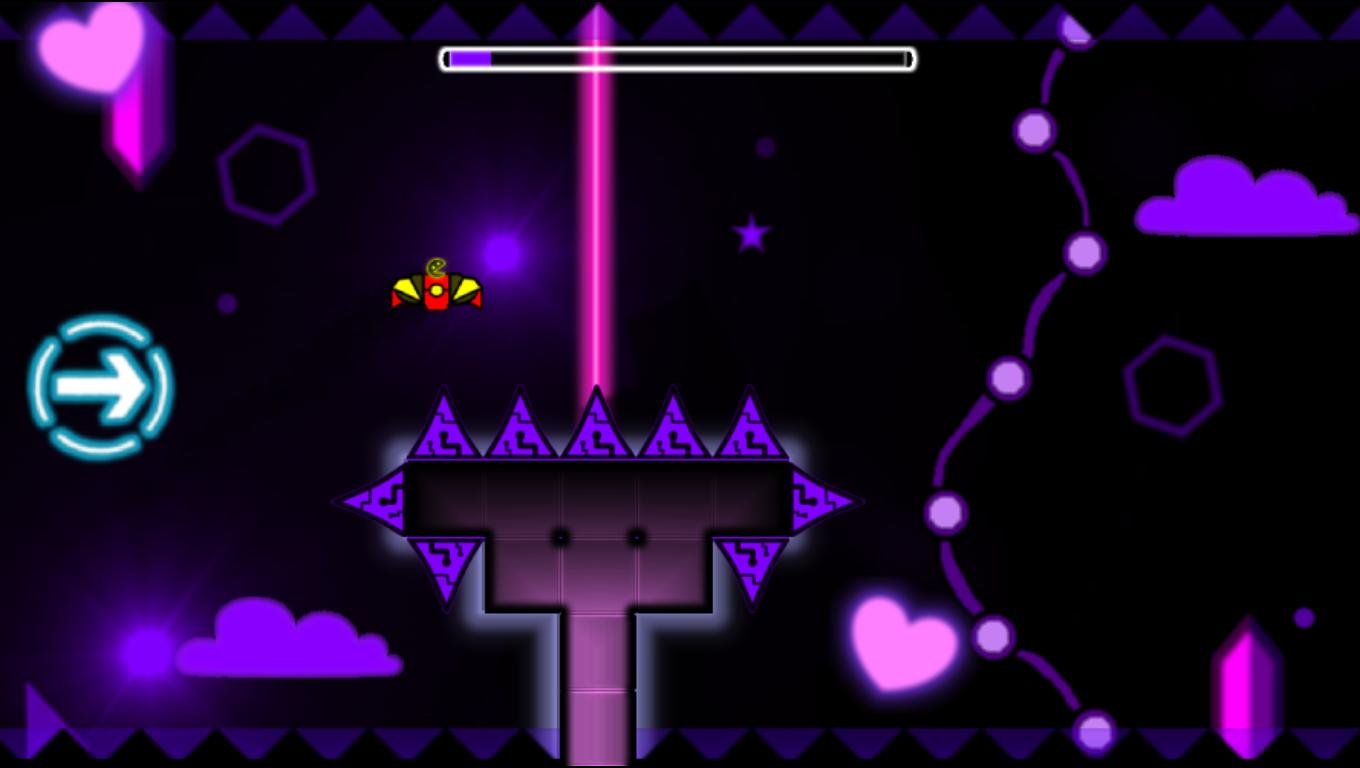Click the purple star decoration
This screenshot has width=1360, height=768.
point(750,235)
